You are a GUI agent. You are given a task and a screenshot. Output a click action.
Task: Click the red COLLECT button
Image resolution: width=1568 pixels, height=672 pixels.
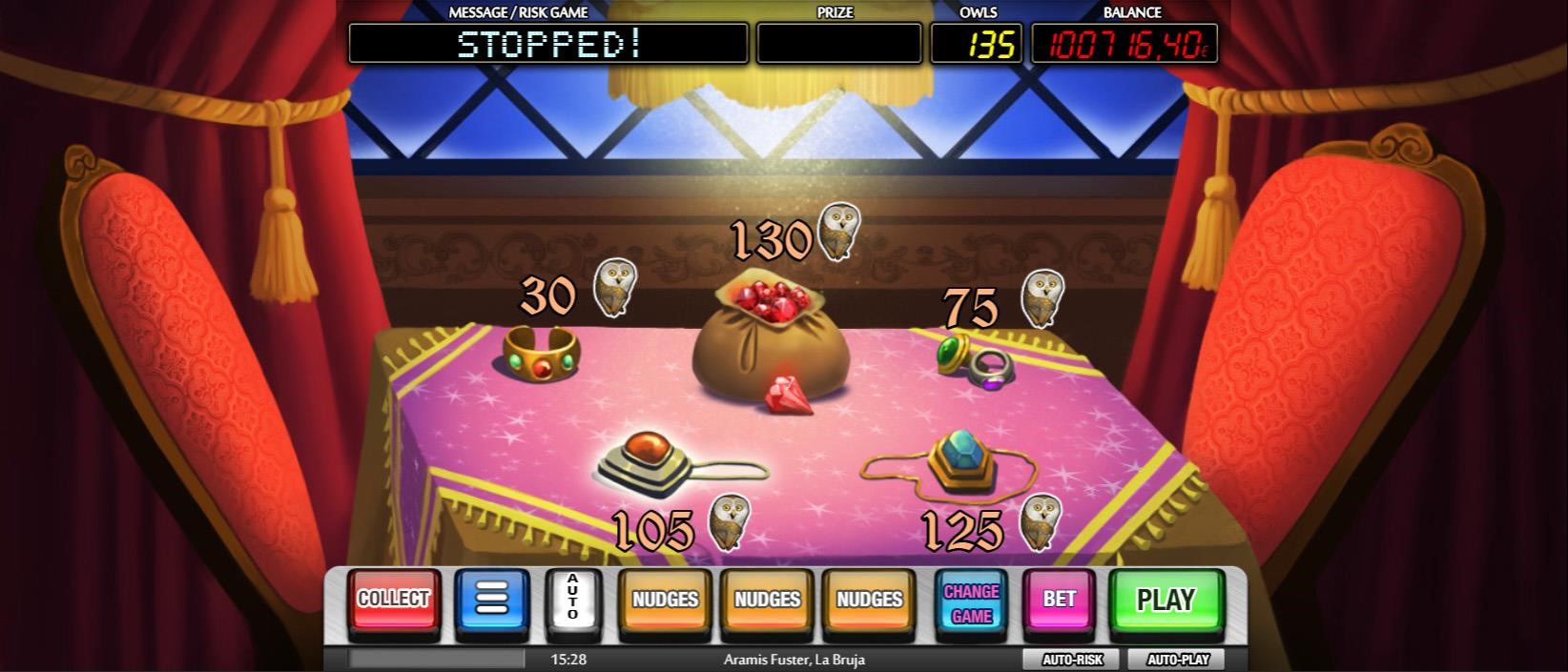click(x=393, y=600)
